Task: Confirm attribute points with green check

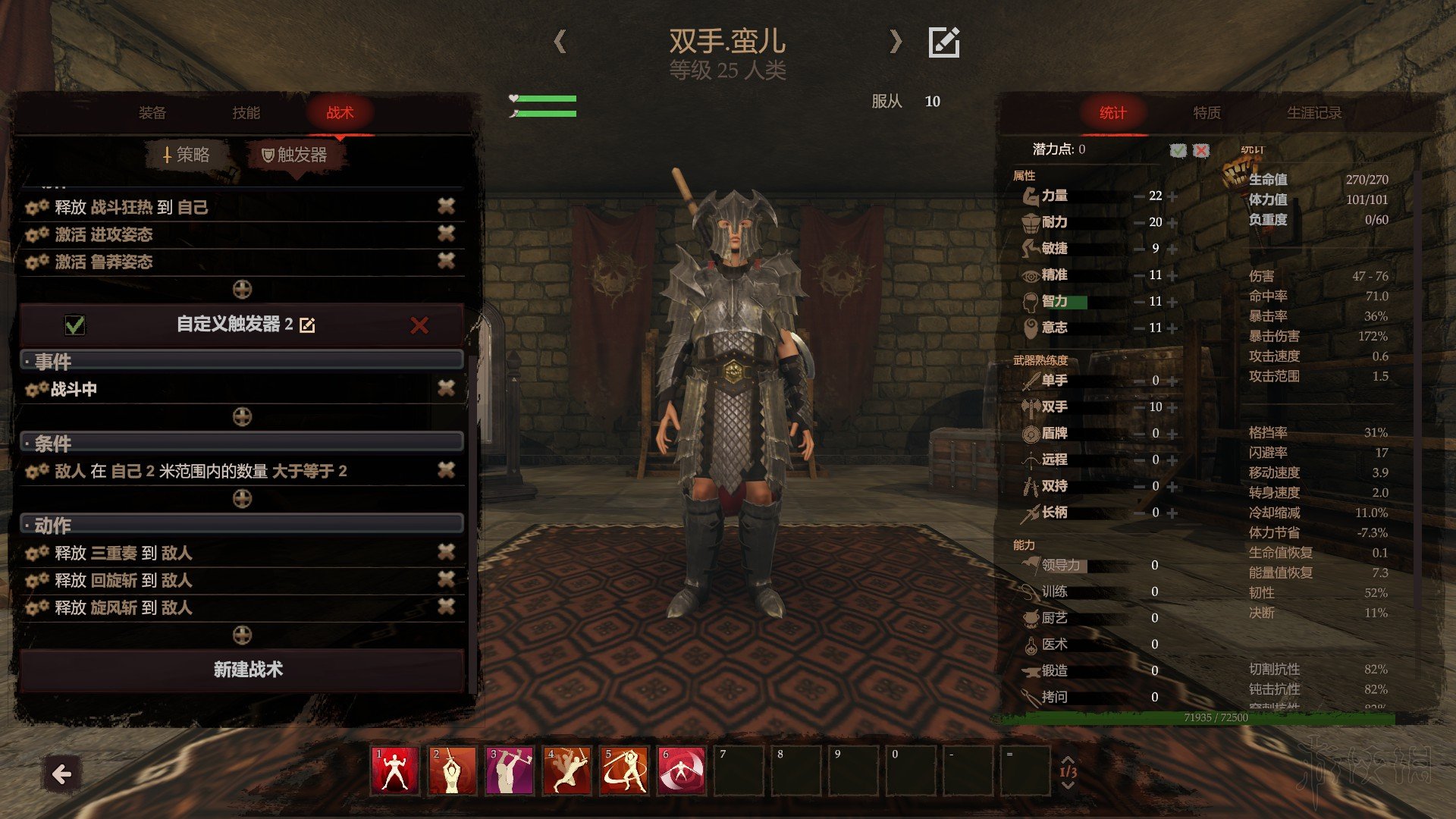Action: (x=1178, y=150)
